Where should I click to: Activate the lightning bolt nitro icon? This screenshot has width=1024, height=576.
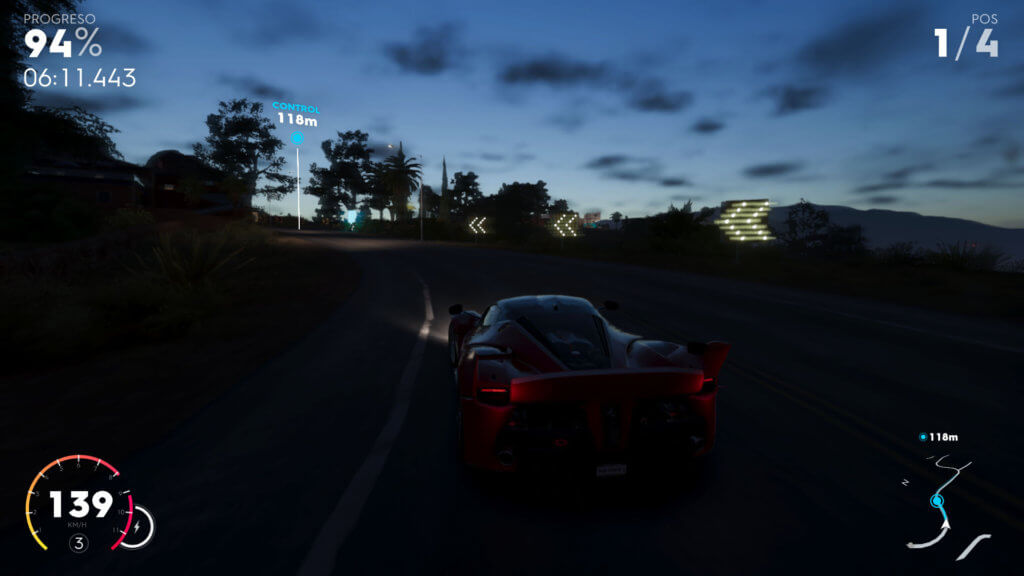(x=138, y=526)
